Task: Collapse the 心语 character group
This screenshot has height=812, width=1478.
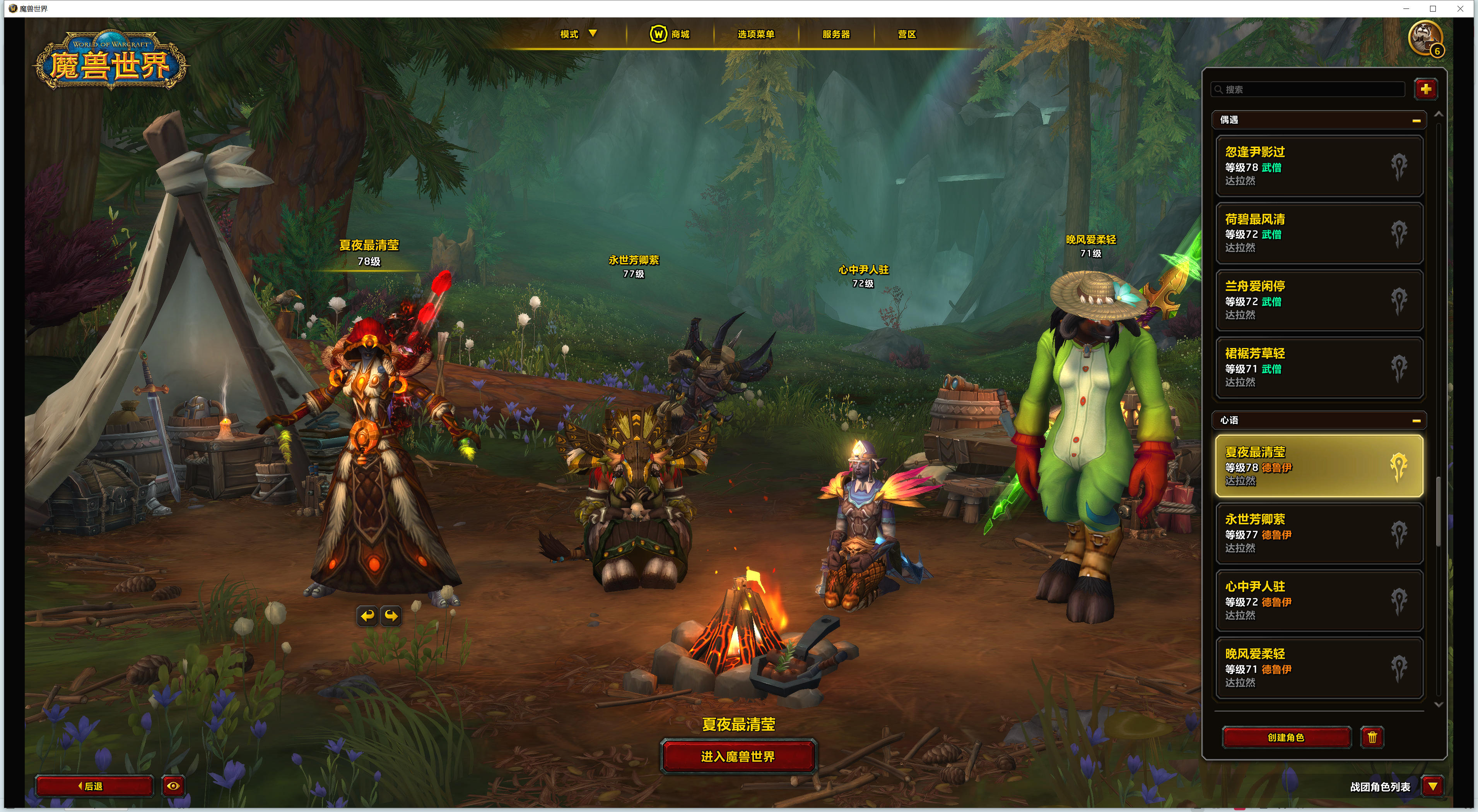Action: [1416, 421]
